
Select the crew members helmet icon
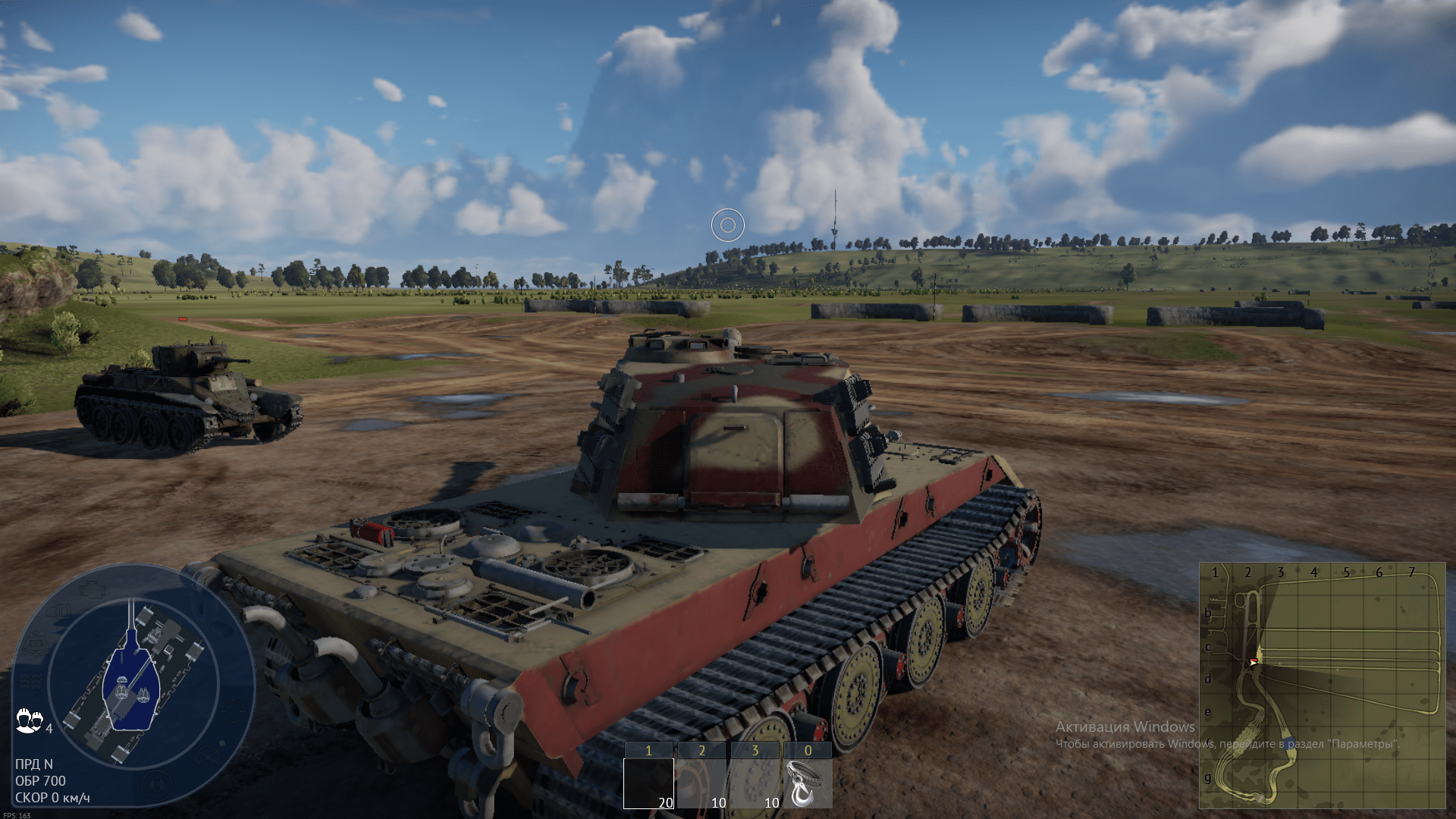29,720
